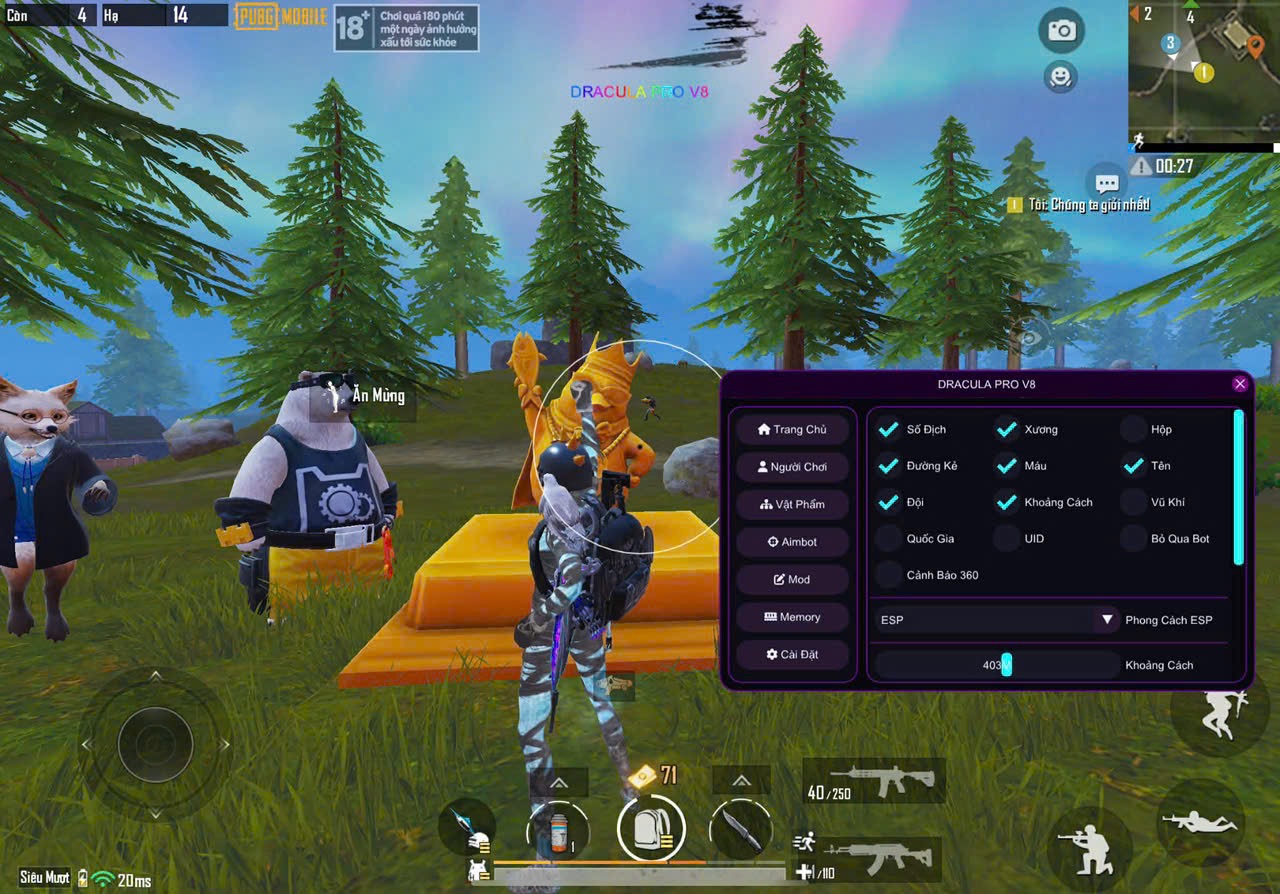This screenshot has height=894, width=1280.
Task: Click the Cài Đặt button
Action: point(793,654)
